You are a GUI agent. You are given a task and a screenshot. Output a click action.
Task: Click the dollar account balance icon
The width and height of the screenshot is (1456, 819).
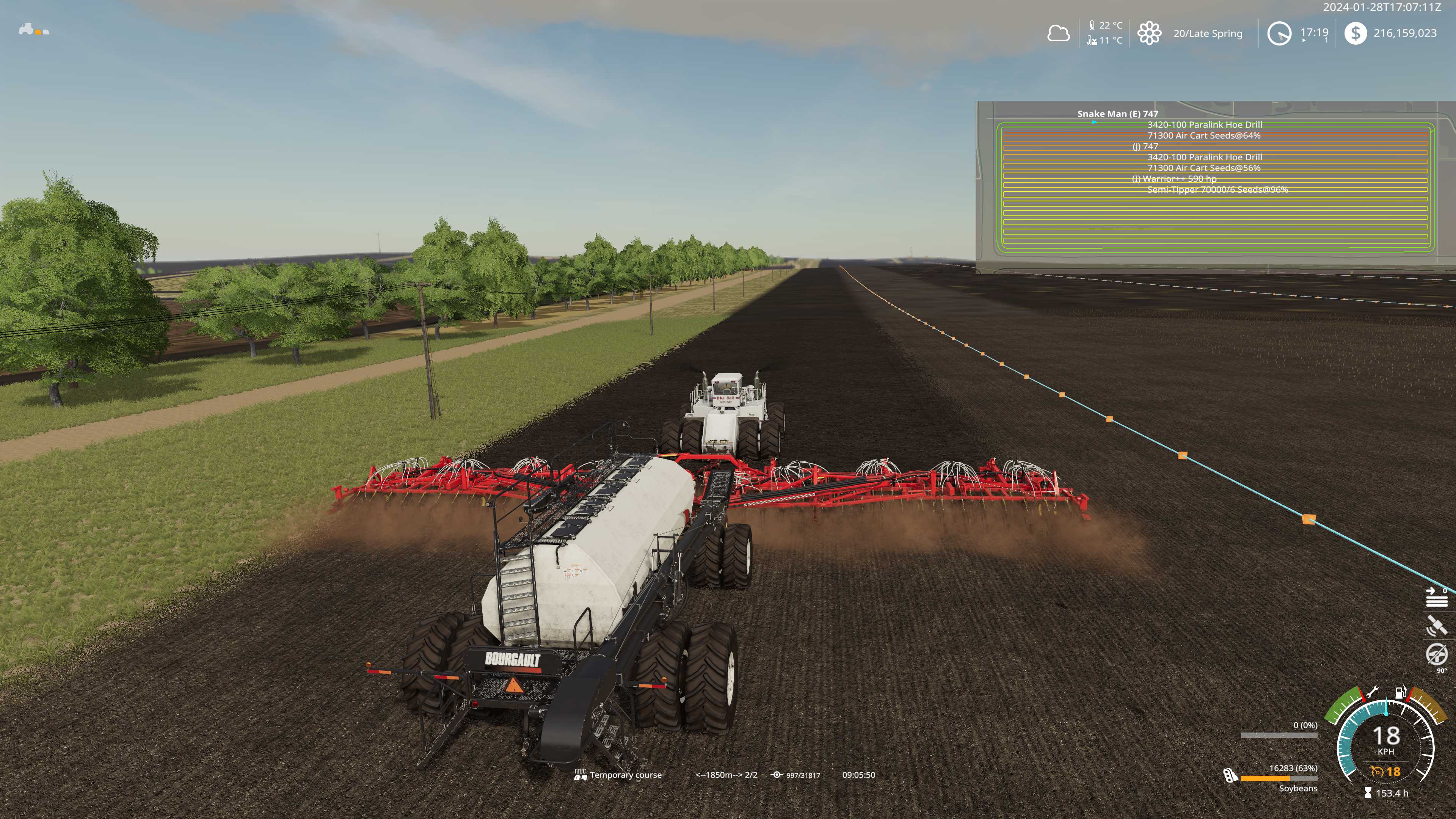point(1355,33)
